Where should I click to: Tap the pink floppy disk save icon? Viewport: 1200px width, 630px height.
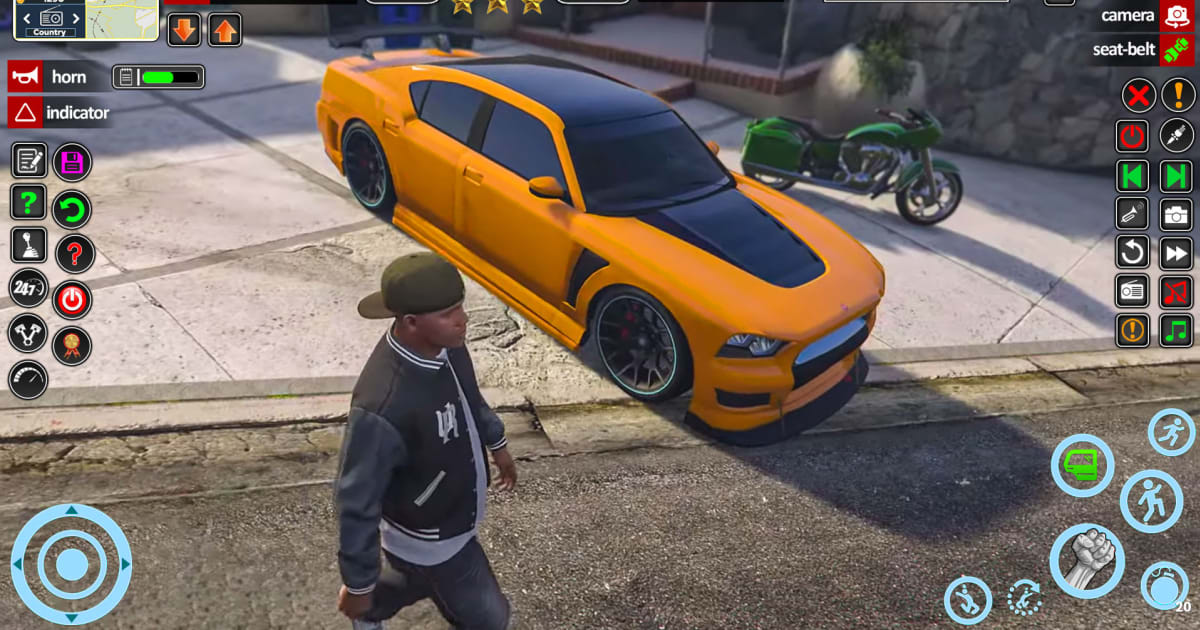tap(72, 161)
